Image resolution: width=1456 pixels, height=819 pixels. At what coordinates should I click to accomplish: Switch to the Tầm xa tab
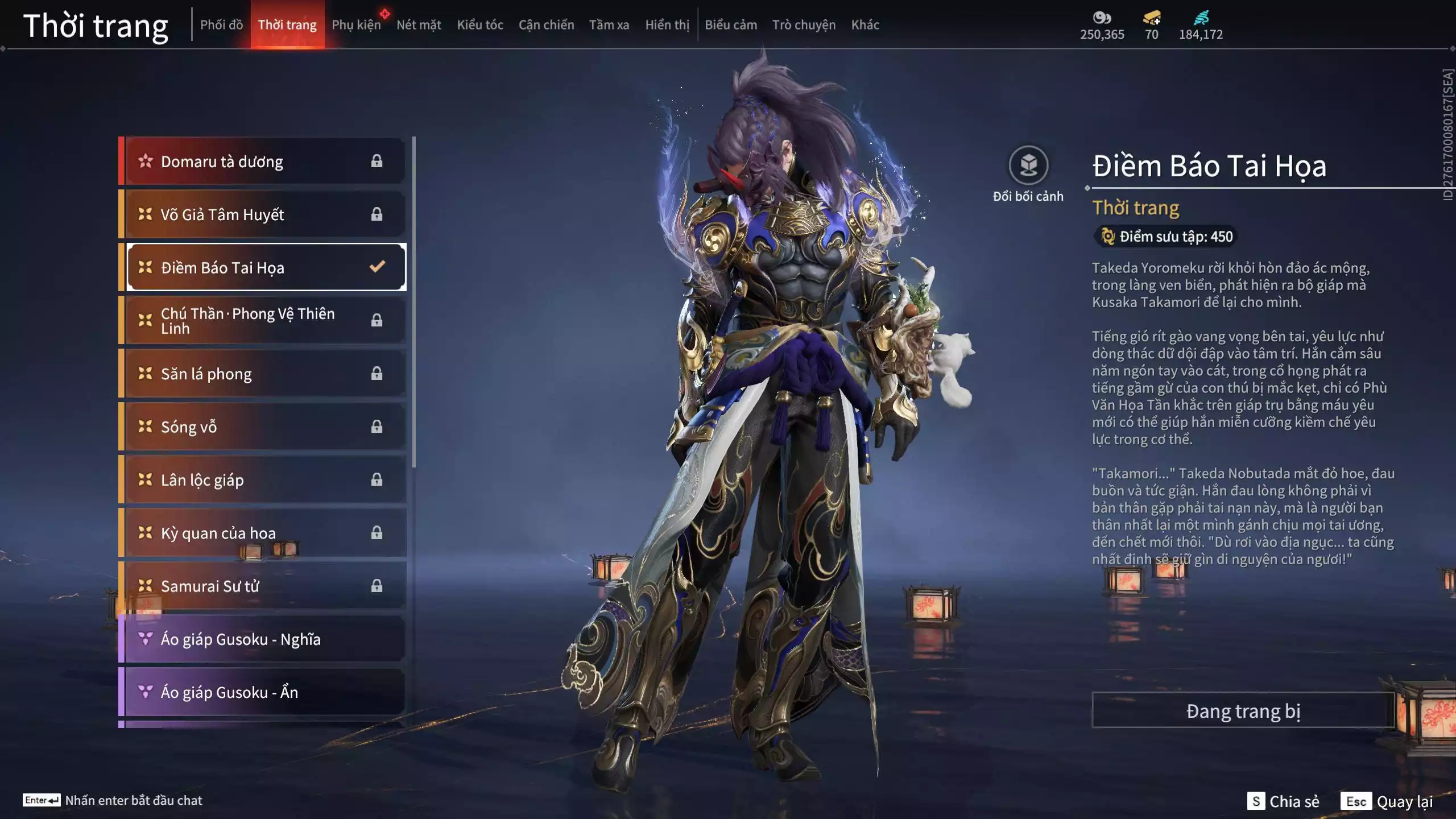[609, 25]
